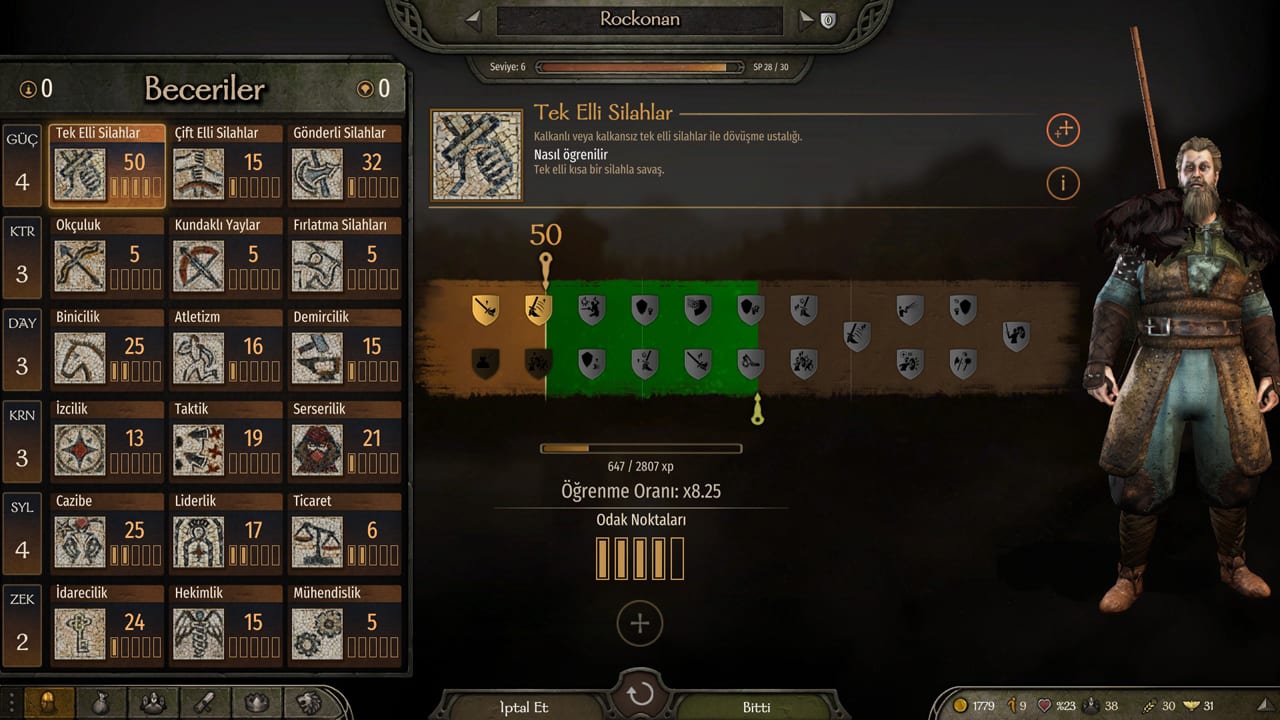This screenshot has height=720, width=1280.
Task: Click İptal Et to cancel changes
Action: coord(524,707)
